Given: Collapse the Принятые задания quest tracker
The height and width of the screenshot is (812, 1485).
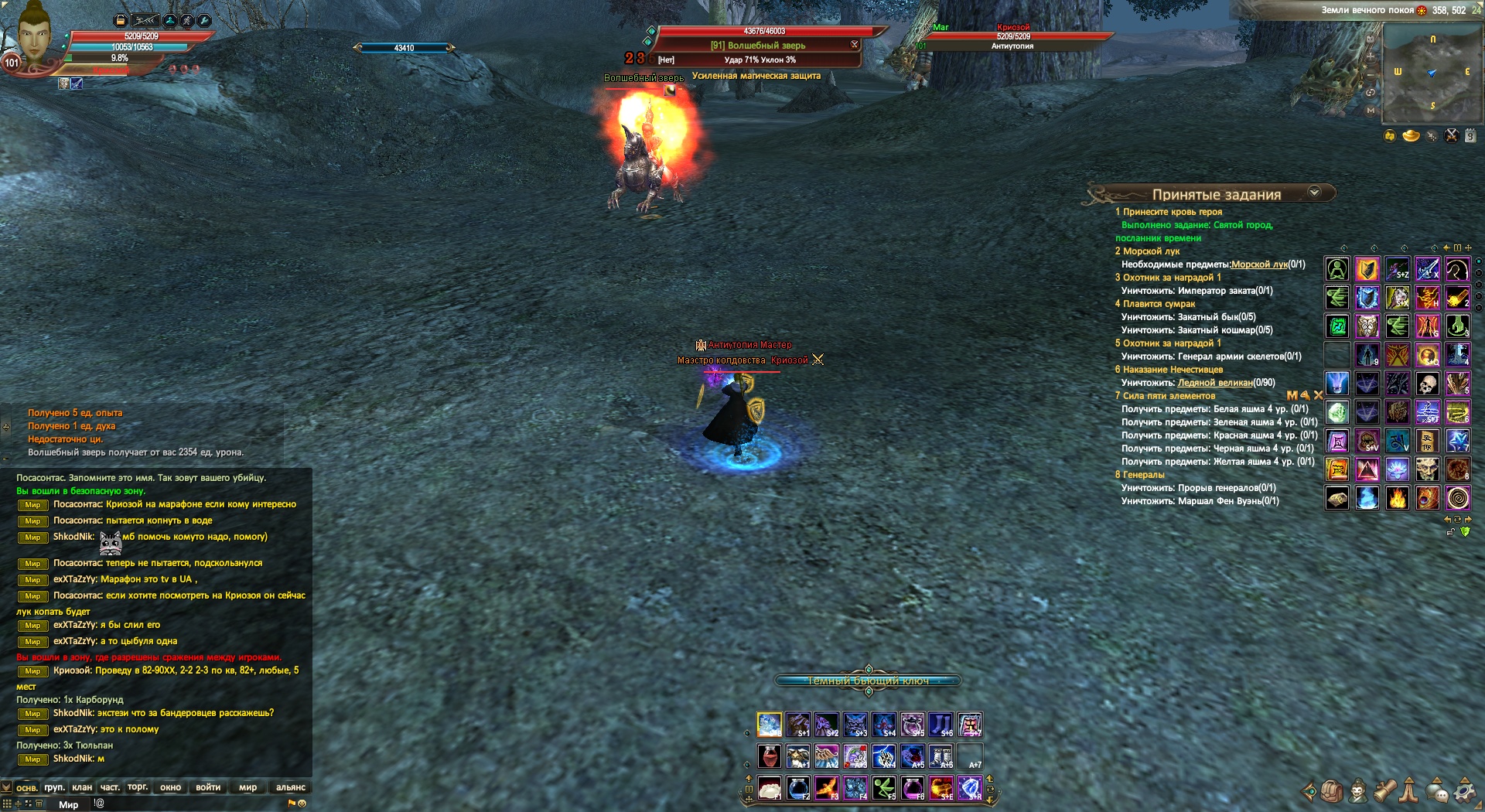Looking at the screenshot, I should coord(1314,193).
